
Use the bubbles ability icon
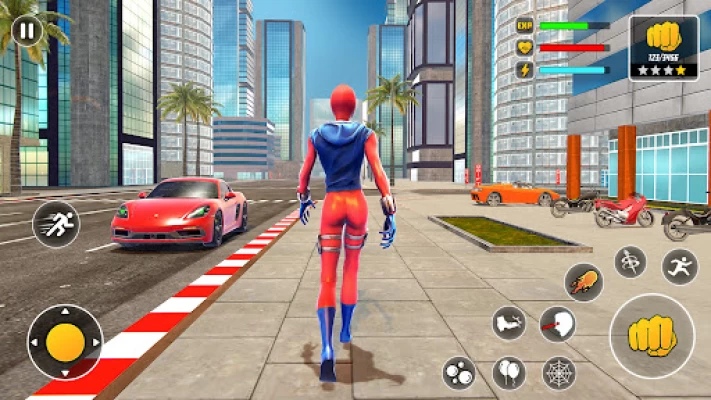[x=460, y=373]
